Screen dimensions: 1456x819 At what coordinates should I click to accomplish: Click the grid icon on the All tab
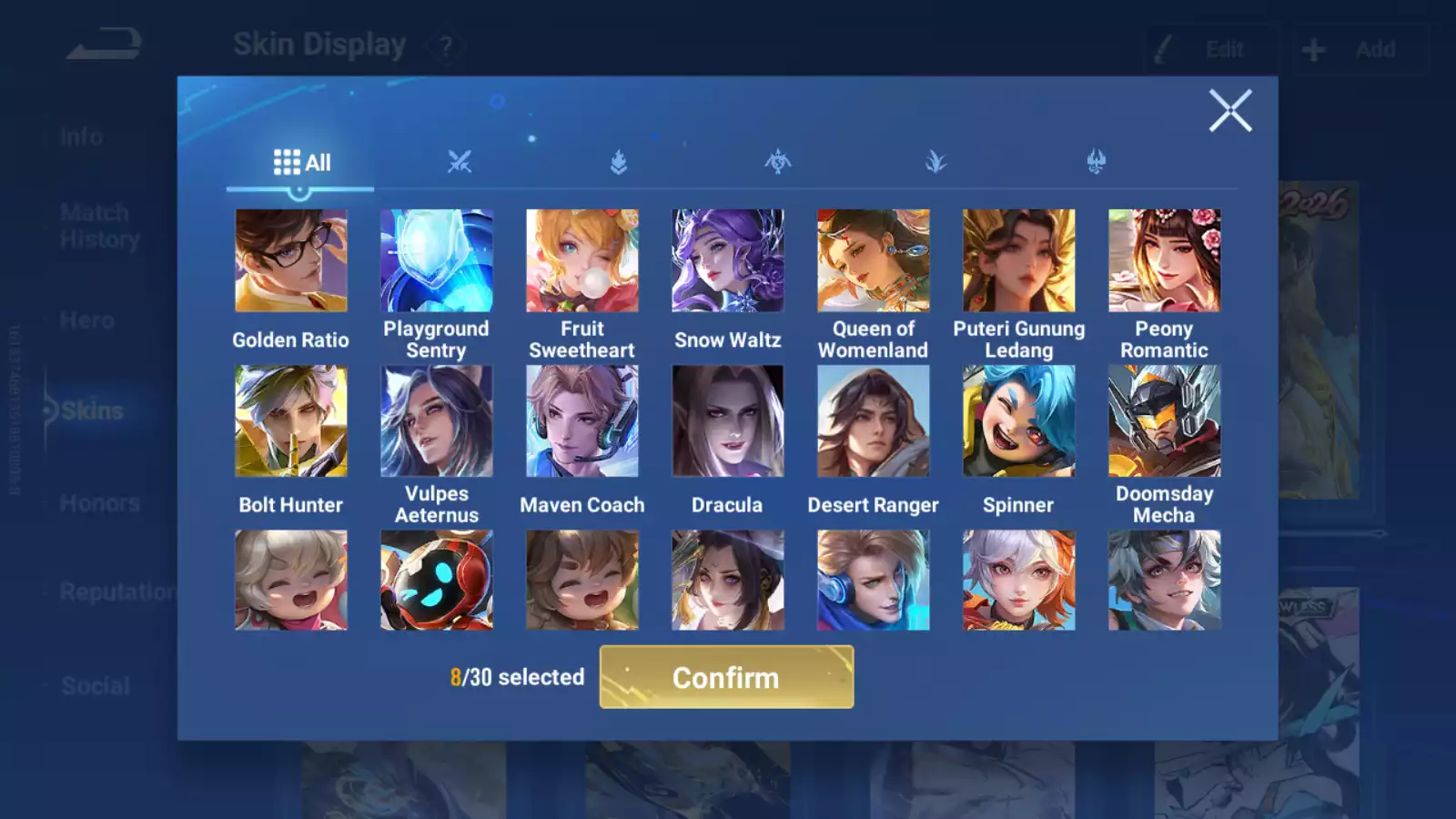click(x=287, y=162)
